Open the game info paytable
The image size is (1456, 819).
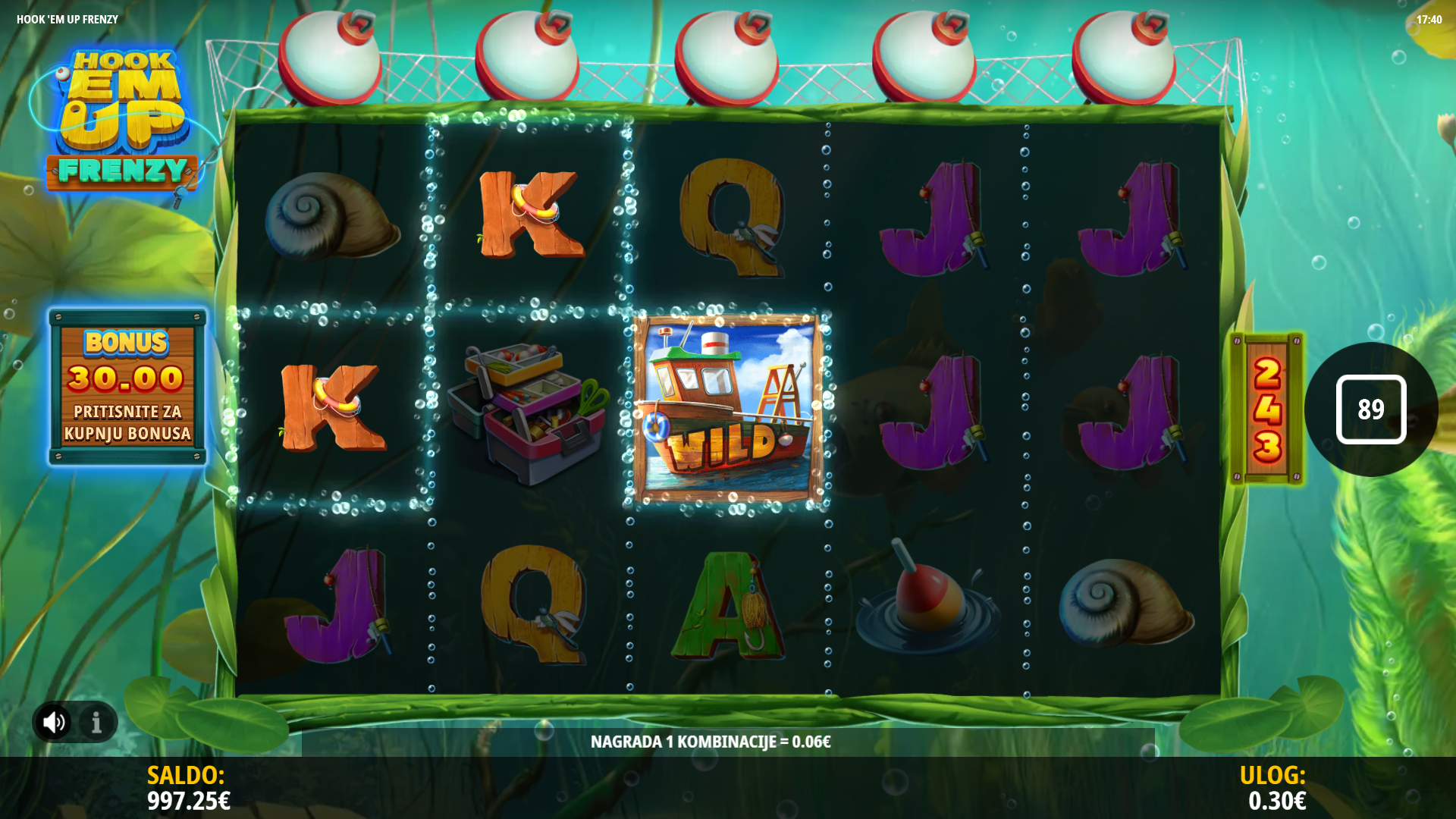point(96,722)
